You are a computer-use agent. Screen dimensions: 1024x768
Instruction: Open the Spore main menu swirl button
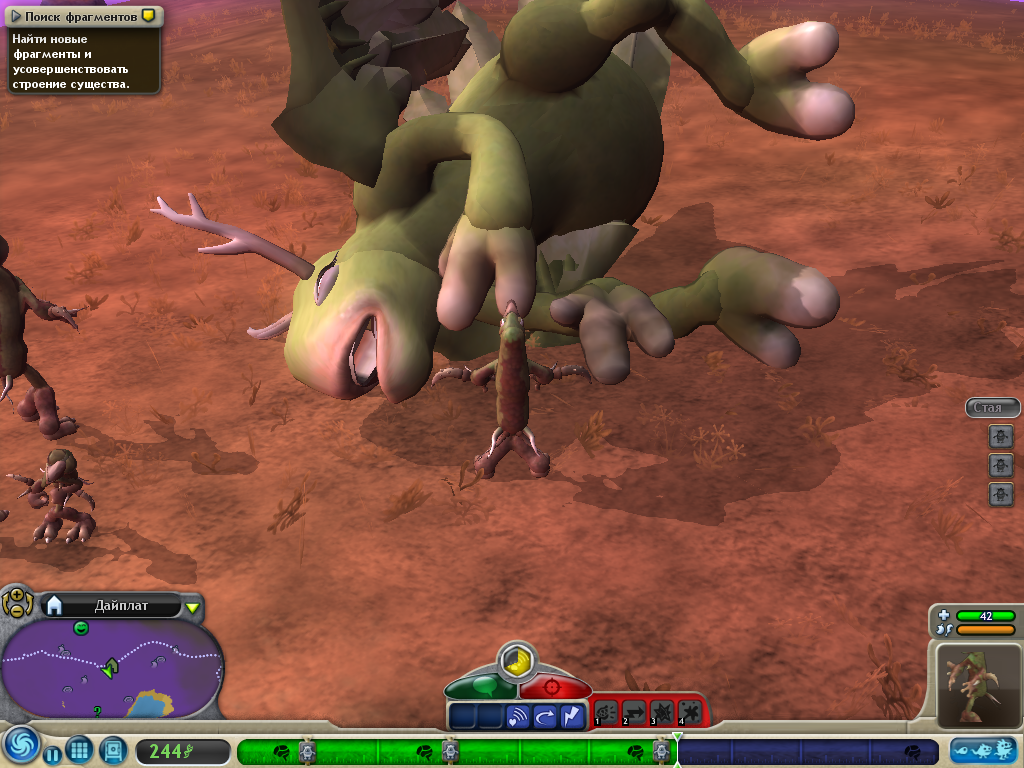click(19, 747)
